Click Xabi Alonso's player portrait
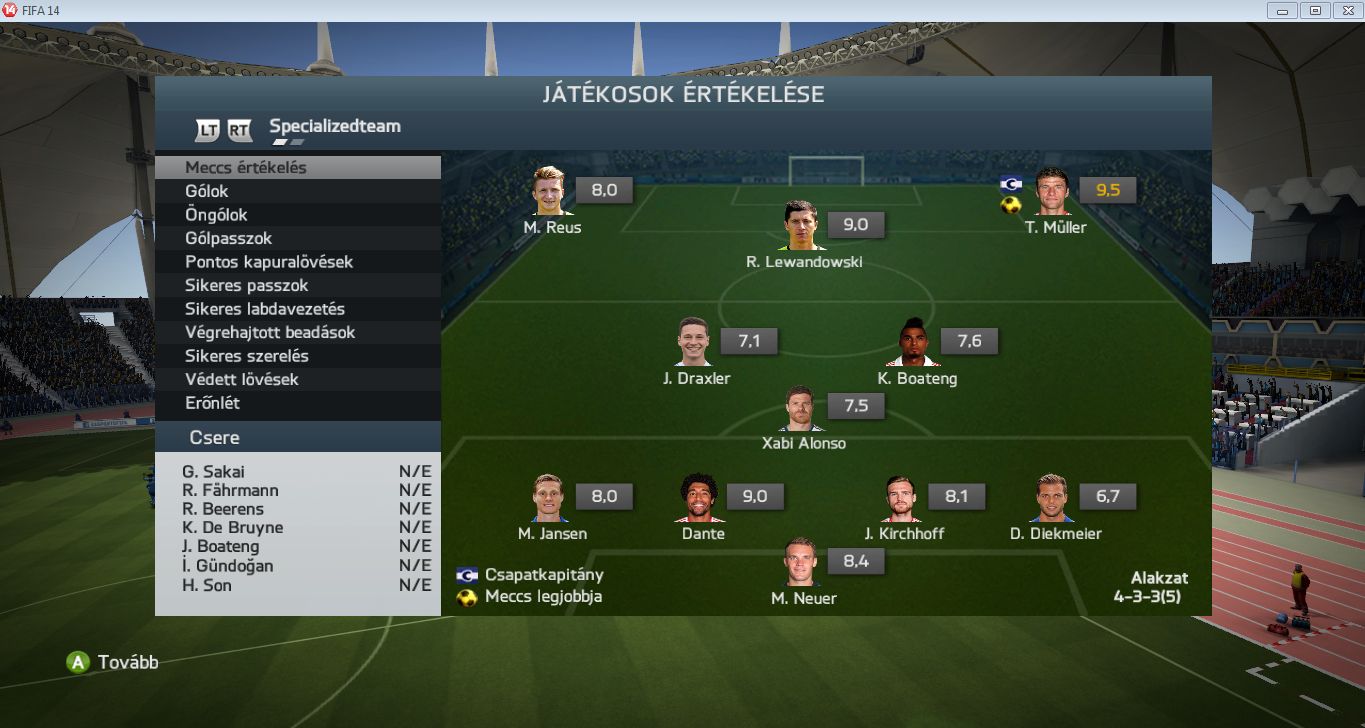 coord(803,409)
